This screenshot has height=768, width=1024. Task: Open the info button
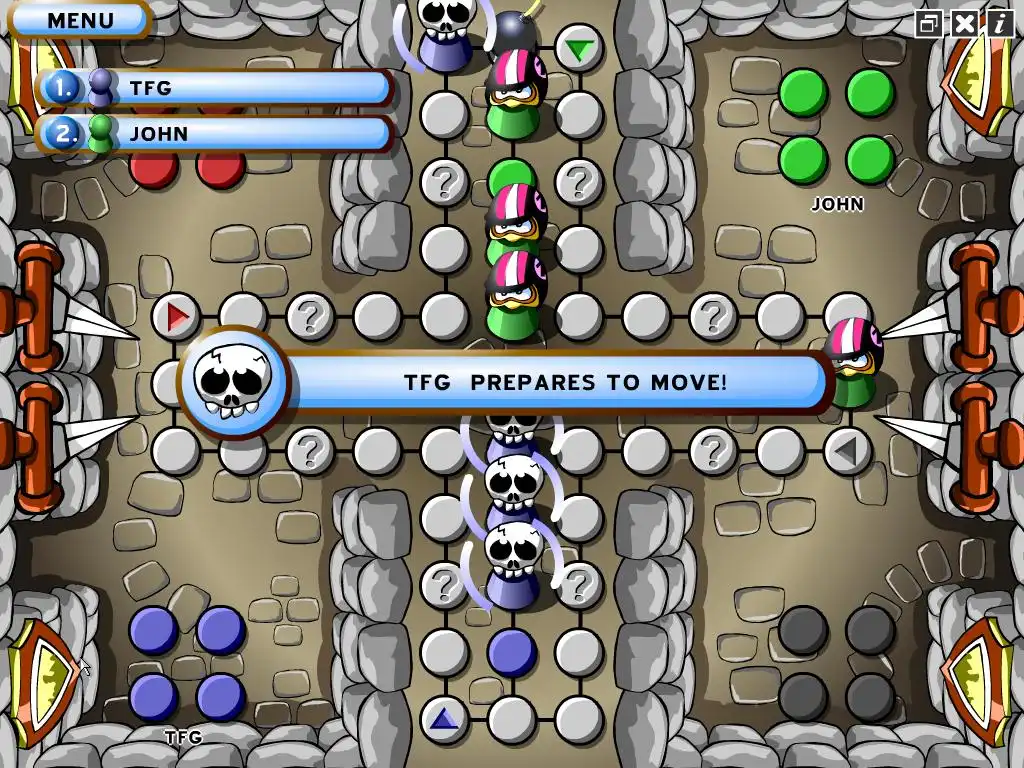click(x=999, y=23)
